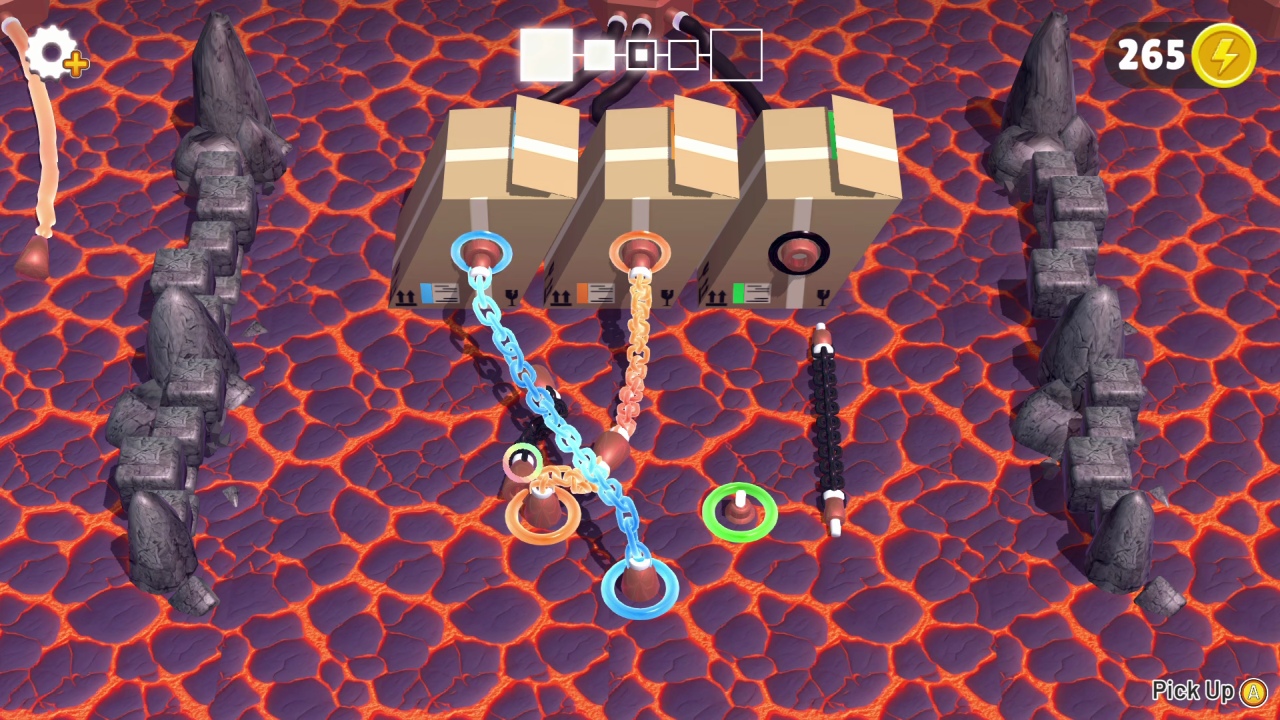Click the fourth level progress square

[x=682, y=55]
